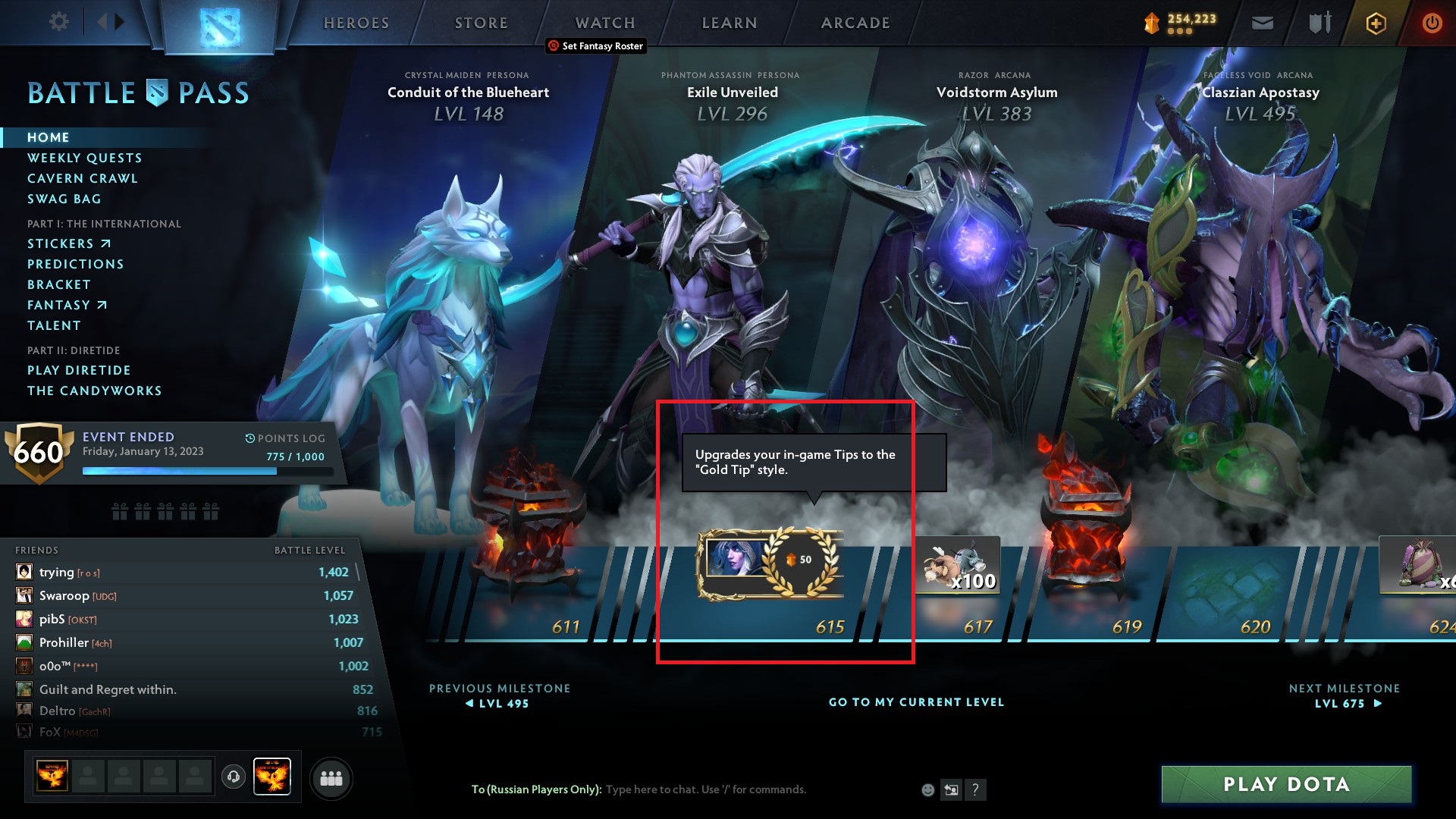
Task: Click the Dota Plus hexagon icon
Action: pos(1376,23)
